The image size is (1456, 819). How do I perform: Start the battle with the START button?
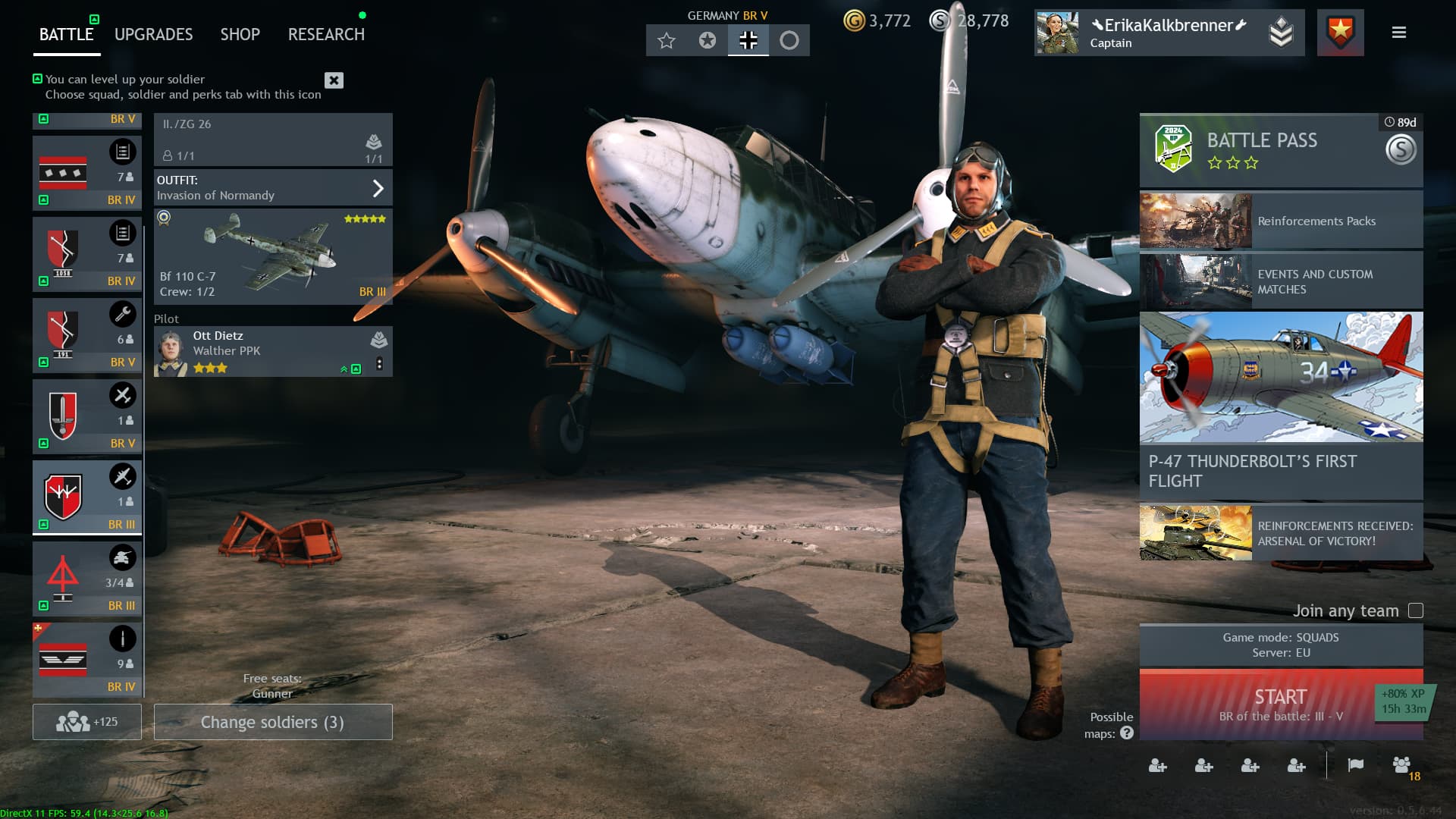click(x=1280, y=704)
